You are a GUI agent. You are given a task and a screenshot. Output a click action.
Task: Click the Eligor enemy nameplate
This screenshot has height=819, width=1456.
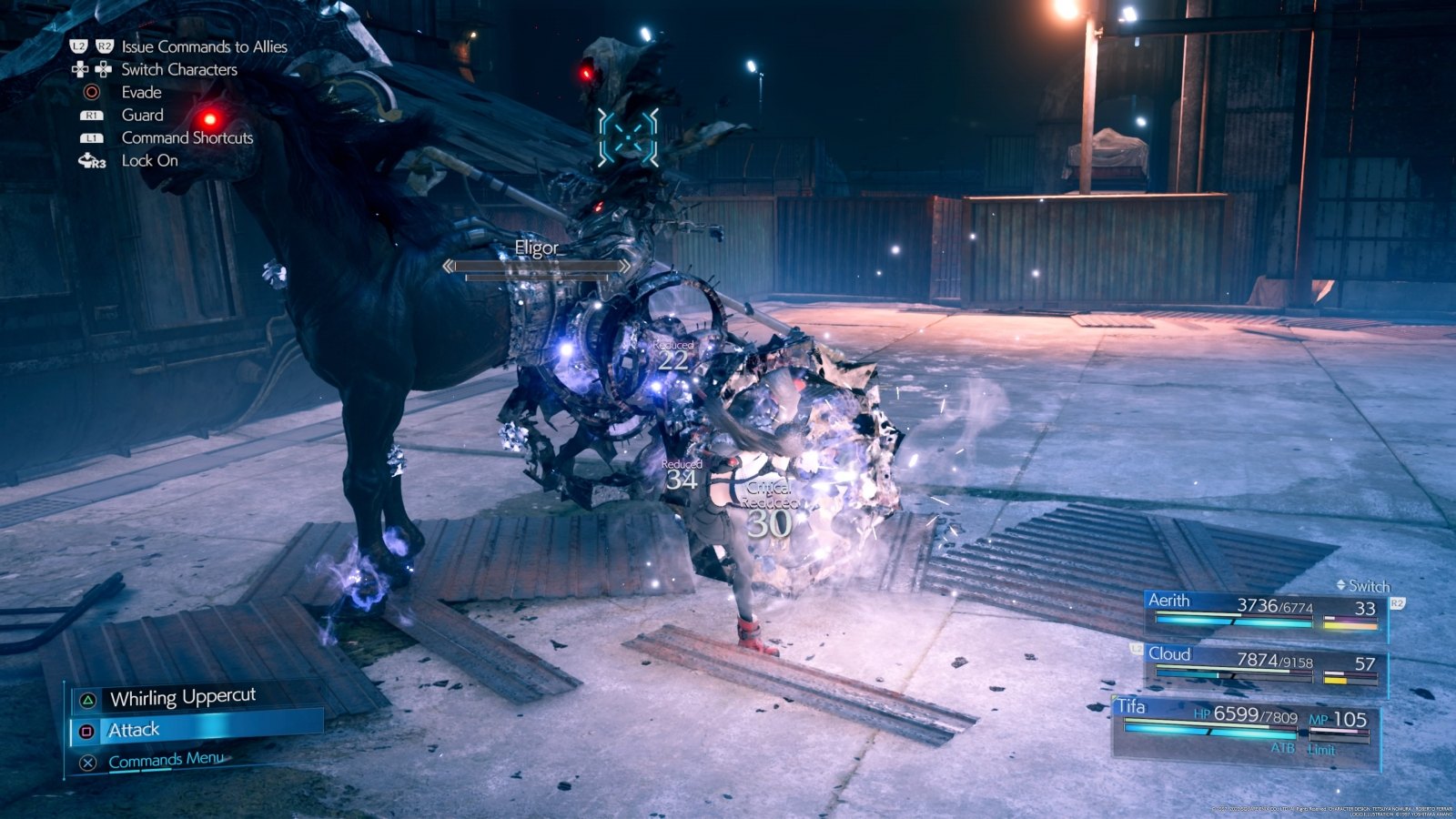tap(539, 248)
